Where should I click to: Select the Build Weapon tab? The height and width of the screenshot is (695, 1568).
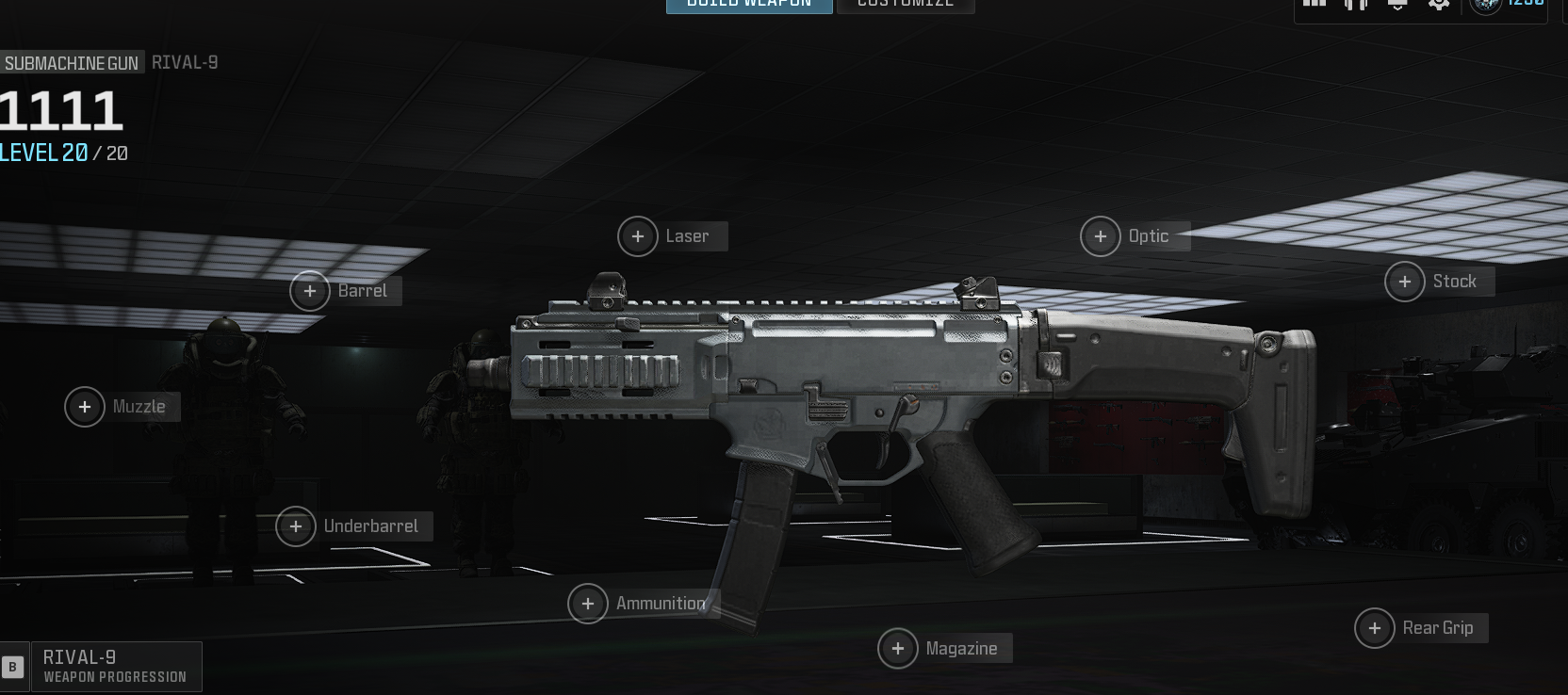749,5
